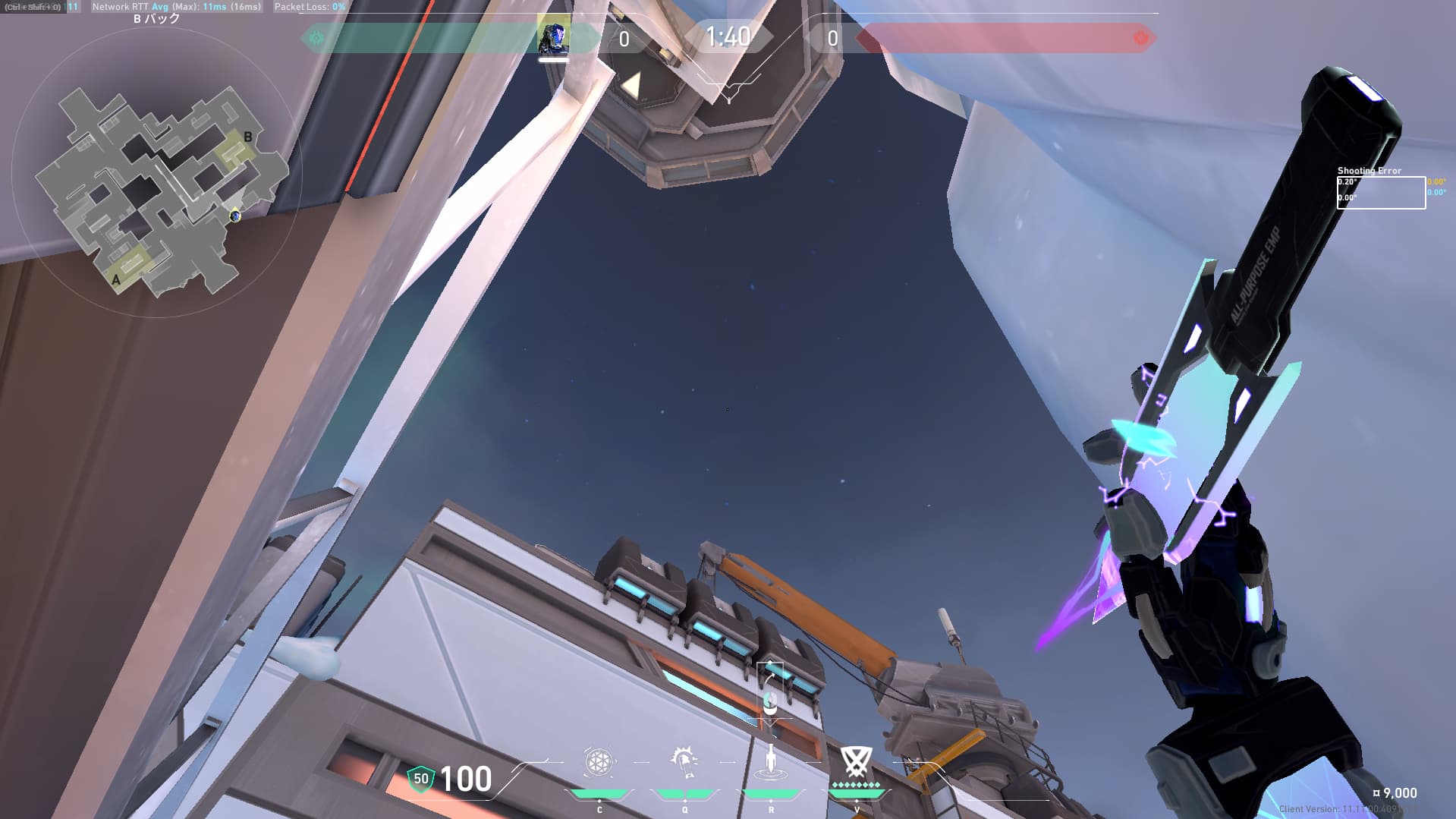
Task: Choose the ZERO/point knife ability icon
Action: click(771, 762)
